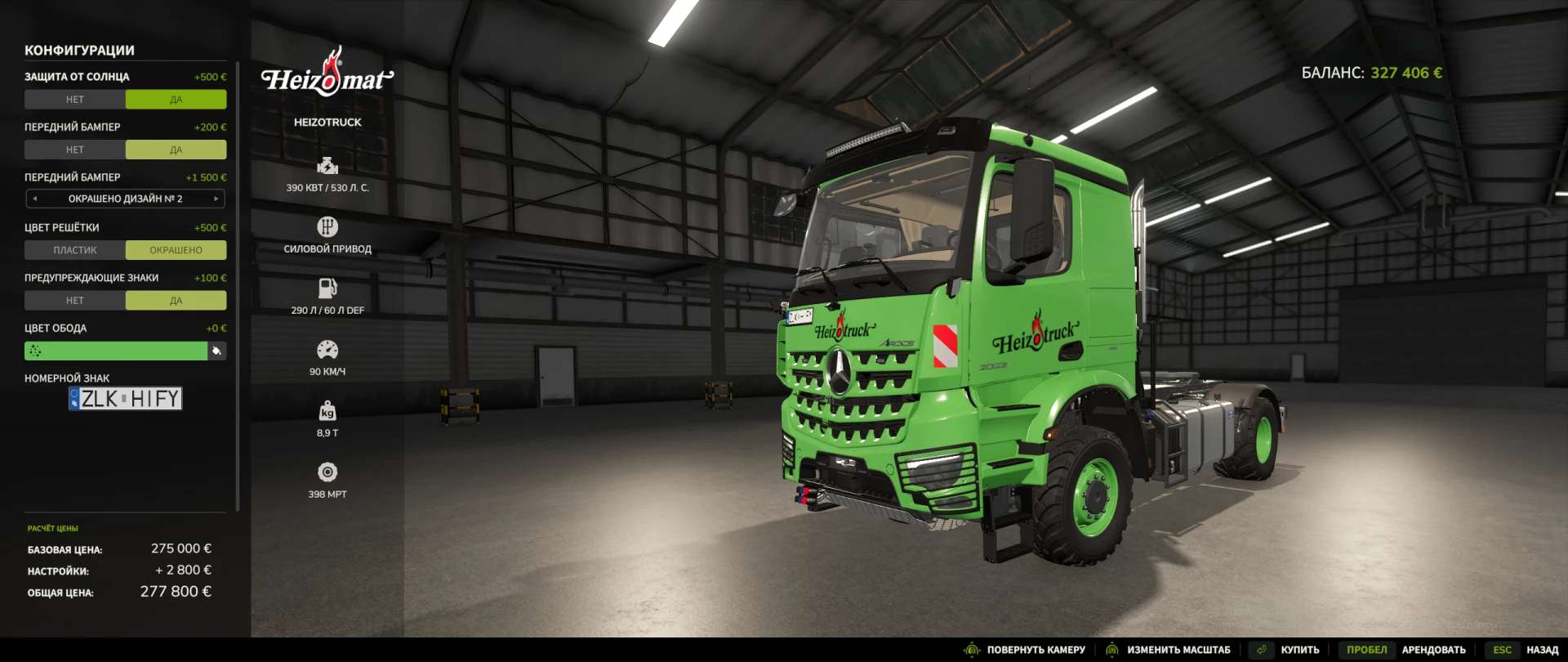
Task: Disable front bumper with its НЕТ option
Action: 75,150
